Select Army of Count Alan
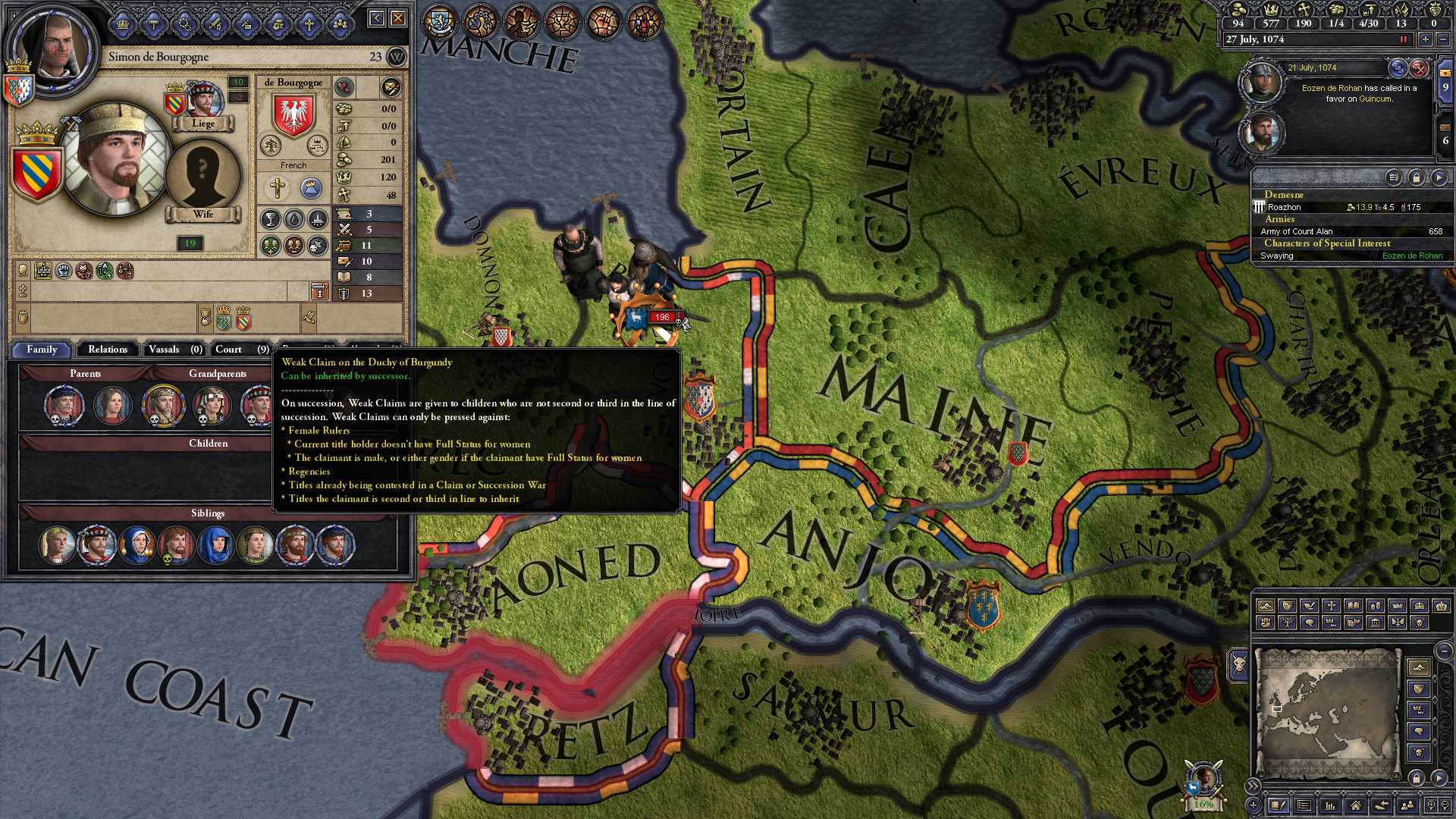The height and width of the screenshot is (819, 1456). 1297,231
